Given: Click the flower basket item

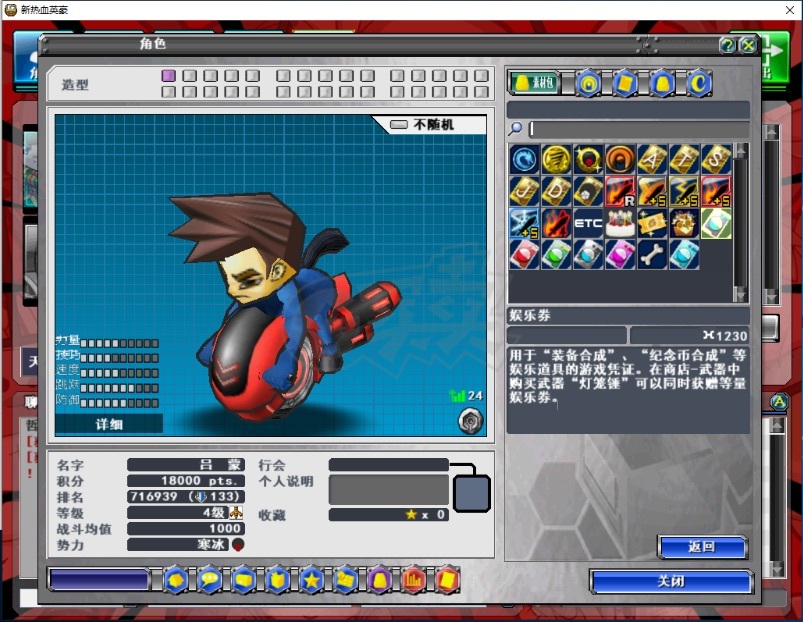Looking at the screenshot, I should (x=684, y=223).
